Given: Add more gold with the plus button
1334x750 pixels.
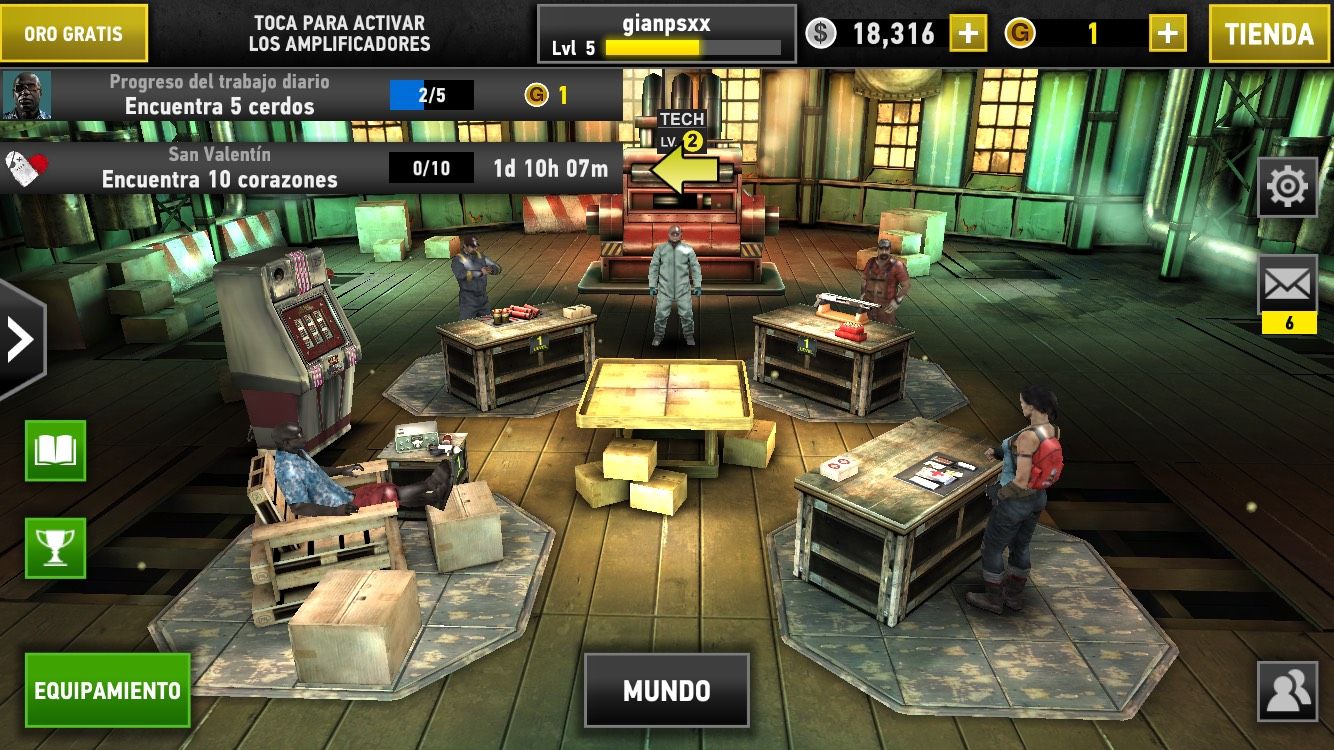Looking at the screenshot, I should (1167, 34).
